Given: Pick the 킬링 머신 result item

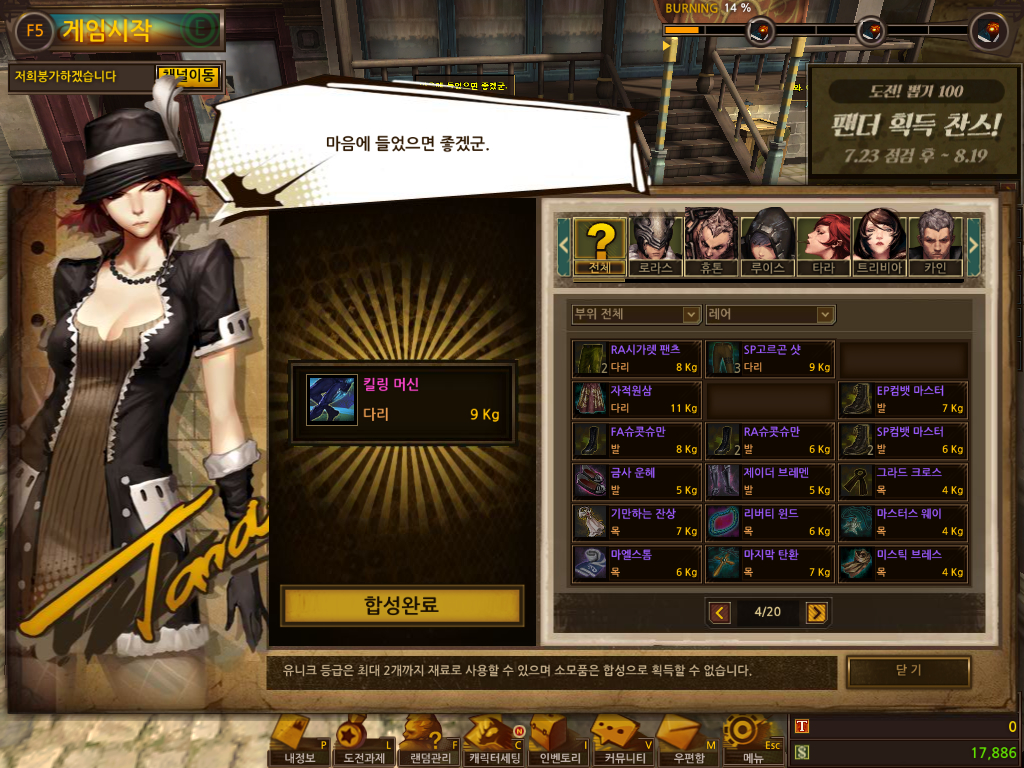Looking at the screenshot, I should pos(401,403).
